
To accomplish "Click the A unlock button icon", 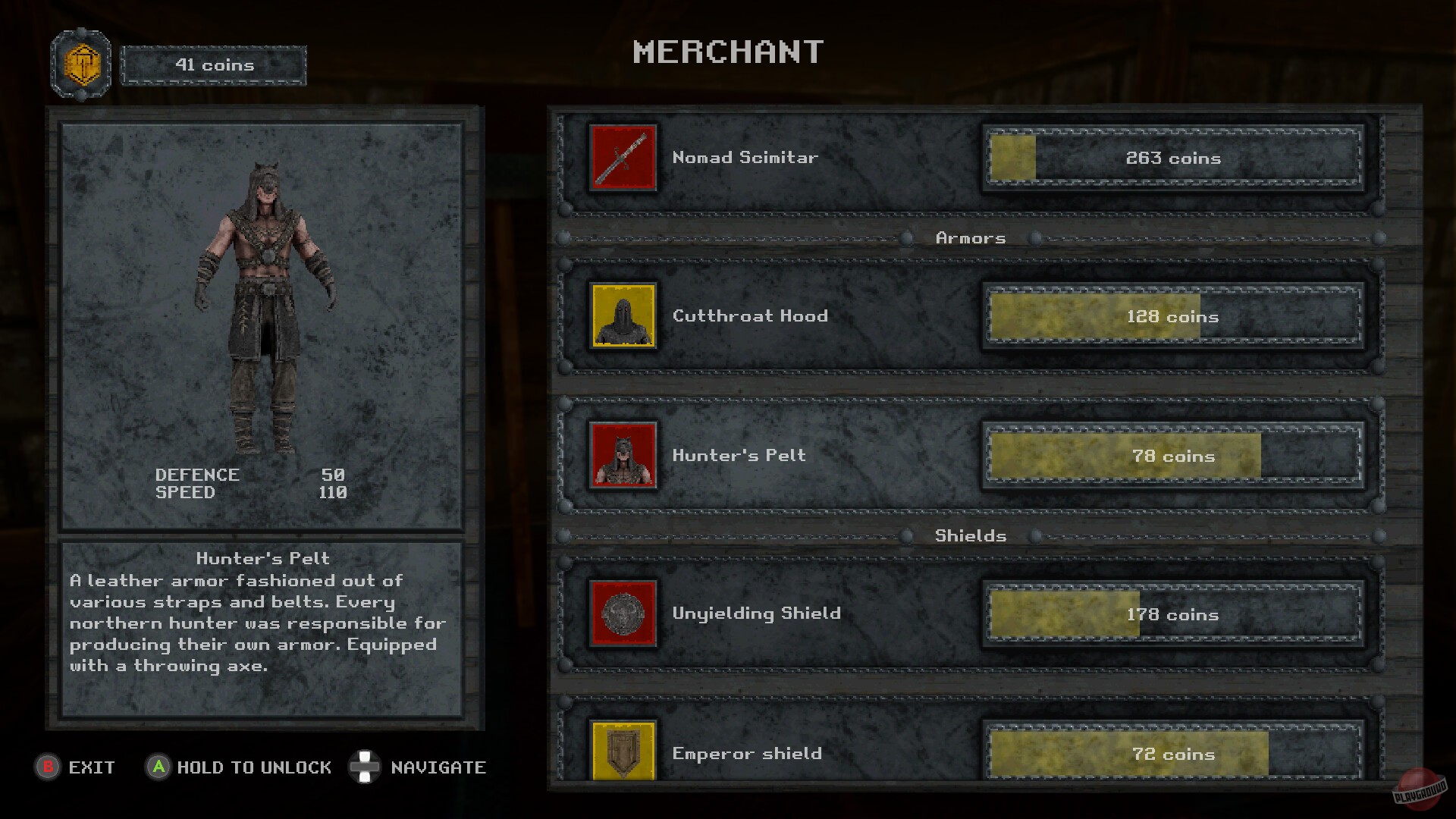I will (x=159, y=767).
